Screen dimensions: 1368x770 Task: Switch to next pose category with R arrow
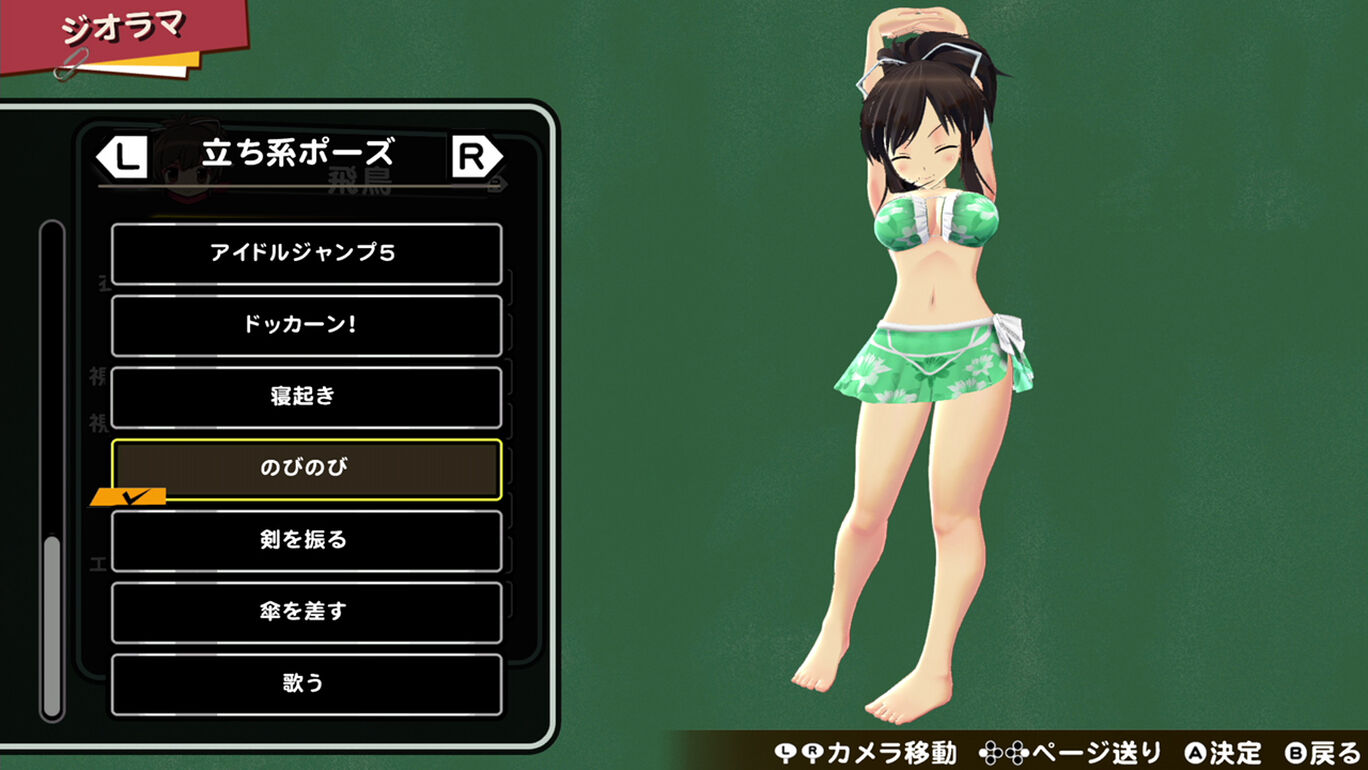(x=476, y=157)
